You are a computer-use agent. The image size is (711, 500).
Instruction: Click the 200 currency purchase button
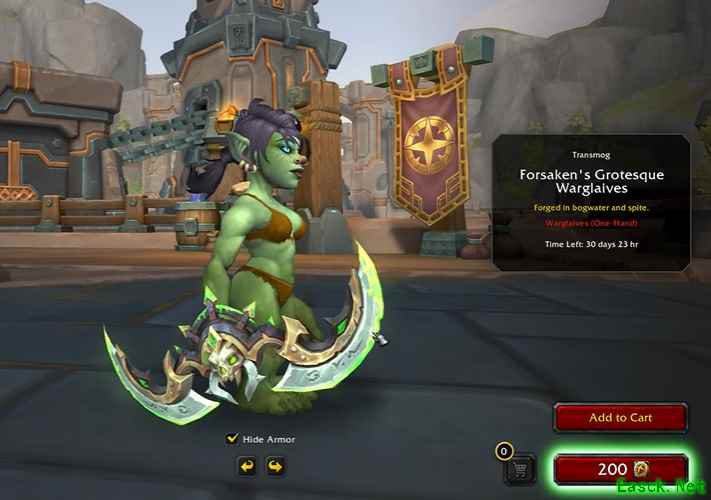[620, 469]
